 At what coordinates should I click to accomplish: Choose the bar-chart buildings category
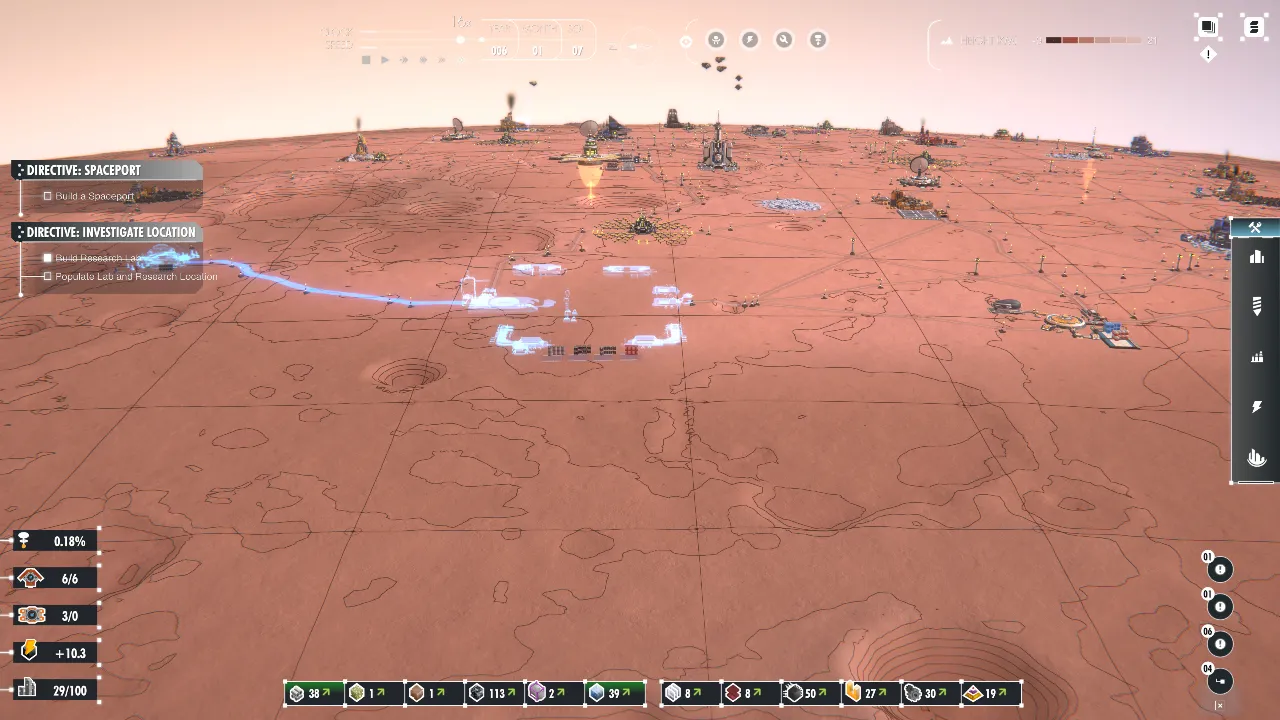point(1257,257)
